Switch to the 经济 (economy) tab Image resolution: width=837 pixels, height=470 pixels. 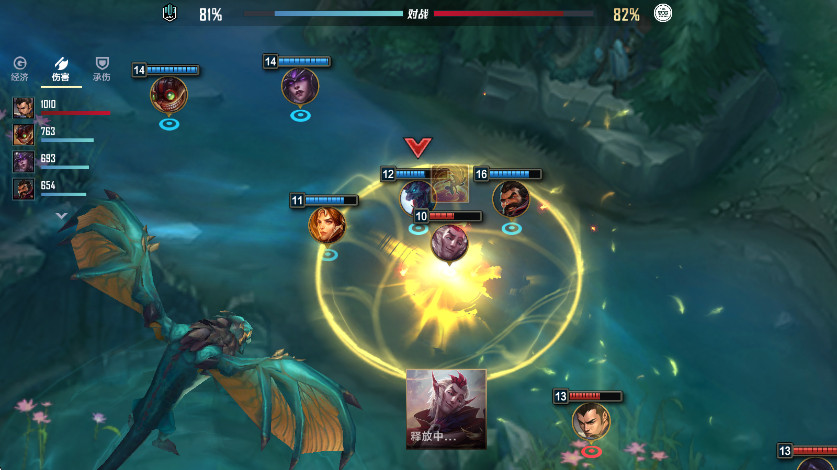(x=19, y=68)
